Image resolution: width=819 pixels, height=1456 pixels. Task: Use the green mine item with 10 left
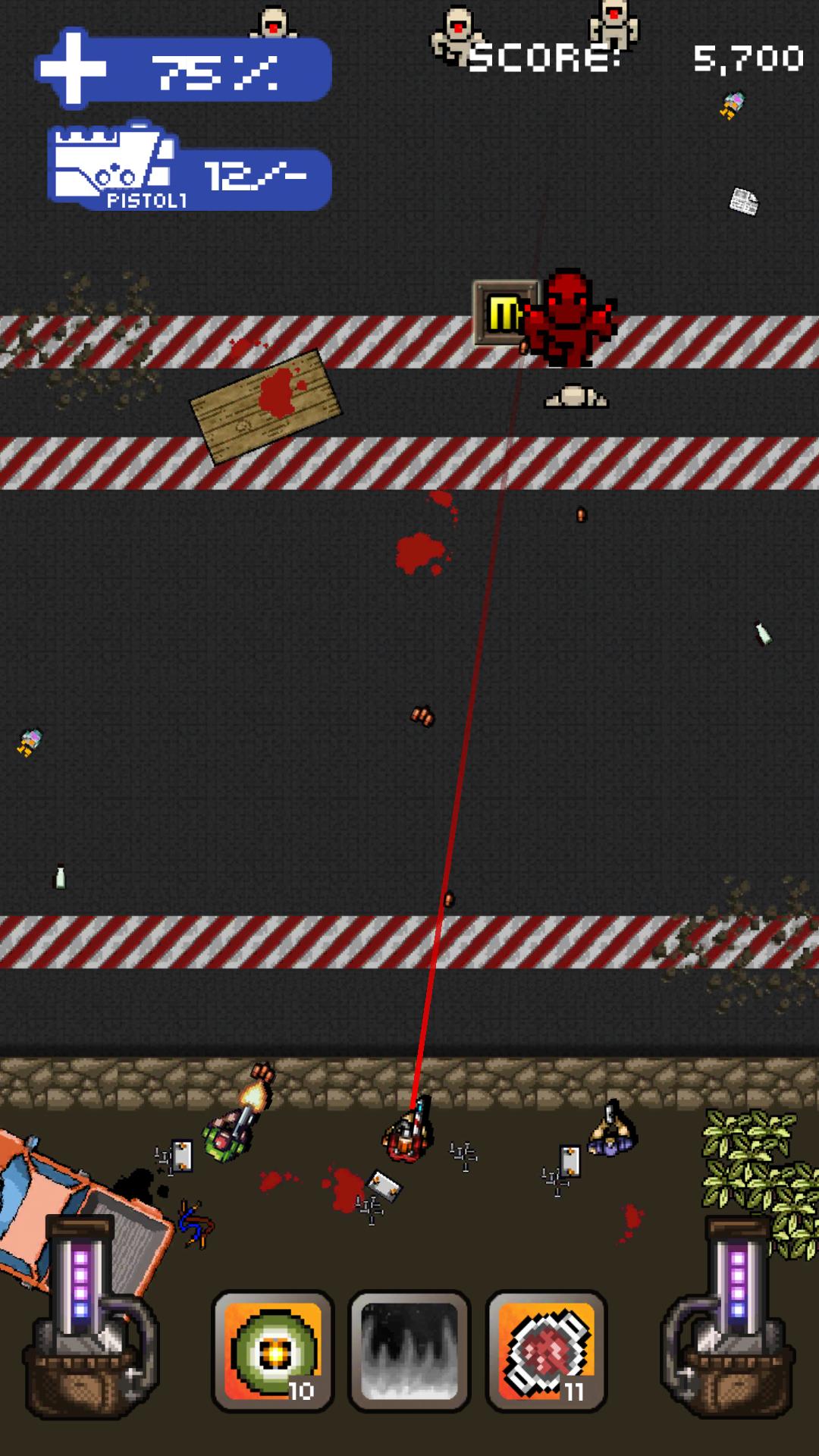273,1351
